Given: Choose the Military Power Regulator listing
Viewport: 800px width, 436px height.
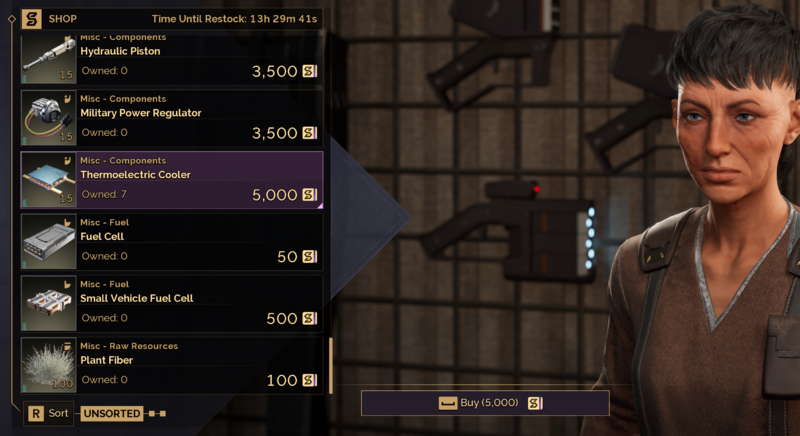Looking at the screenshot, I should (x=172, y=118).
